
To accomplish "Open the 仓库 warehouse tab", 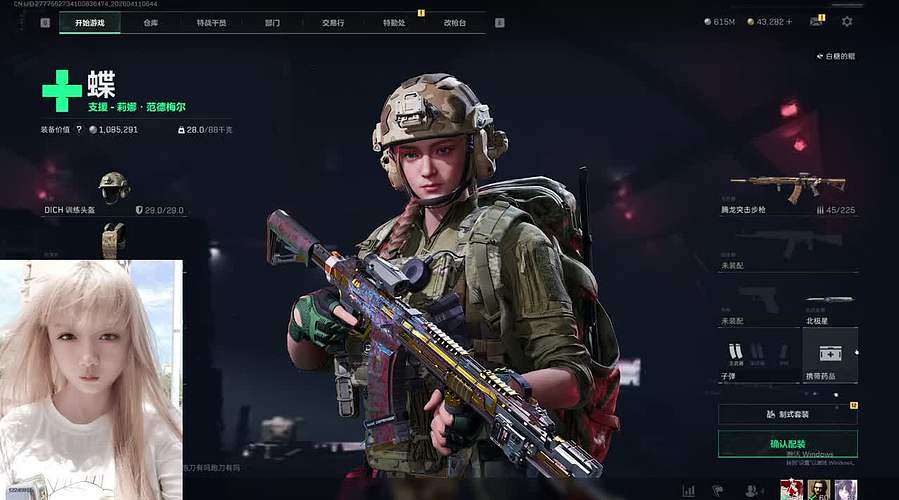I will tap(151, 22).
